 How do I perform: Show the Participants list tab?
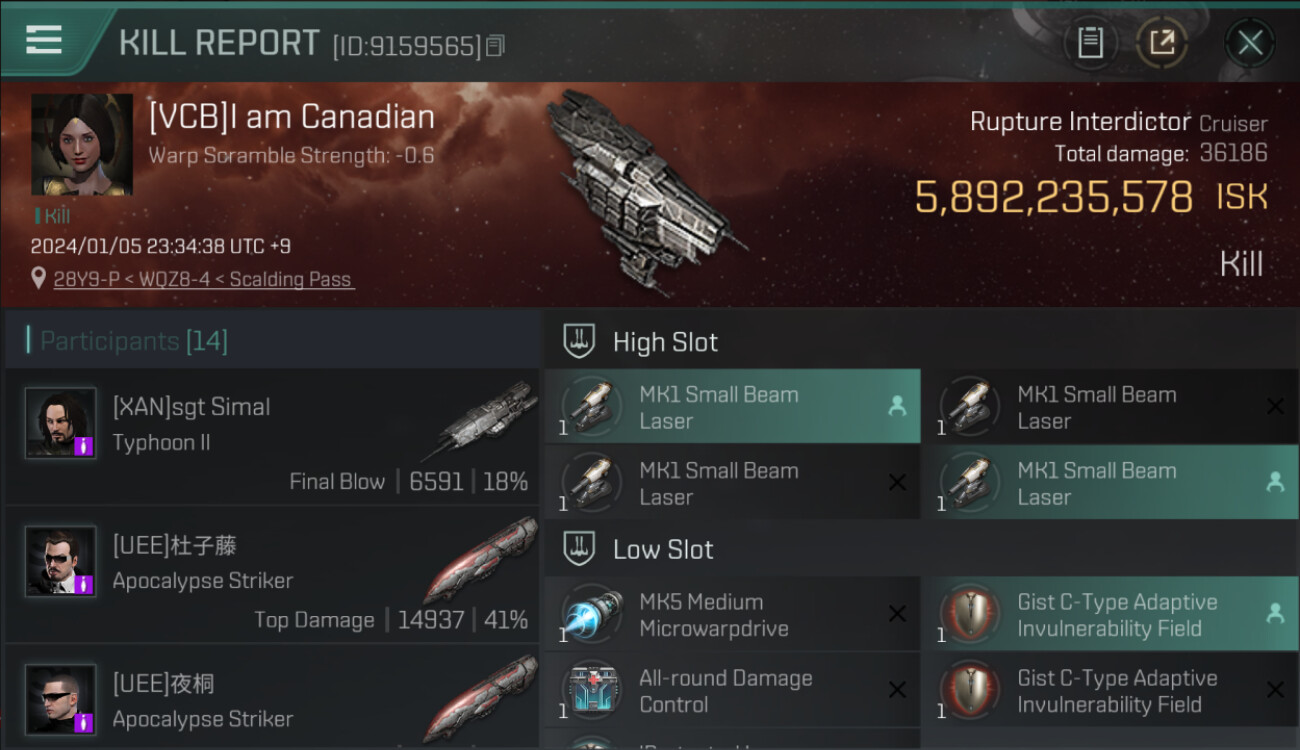coord(134,341)
